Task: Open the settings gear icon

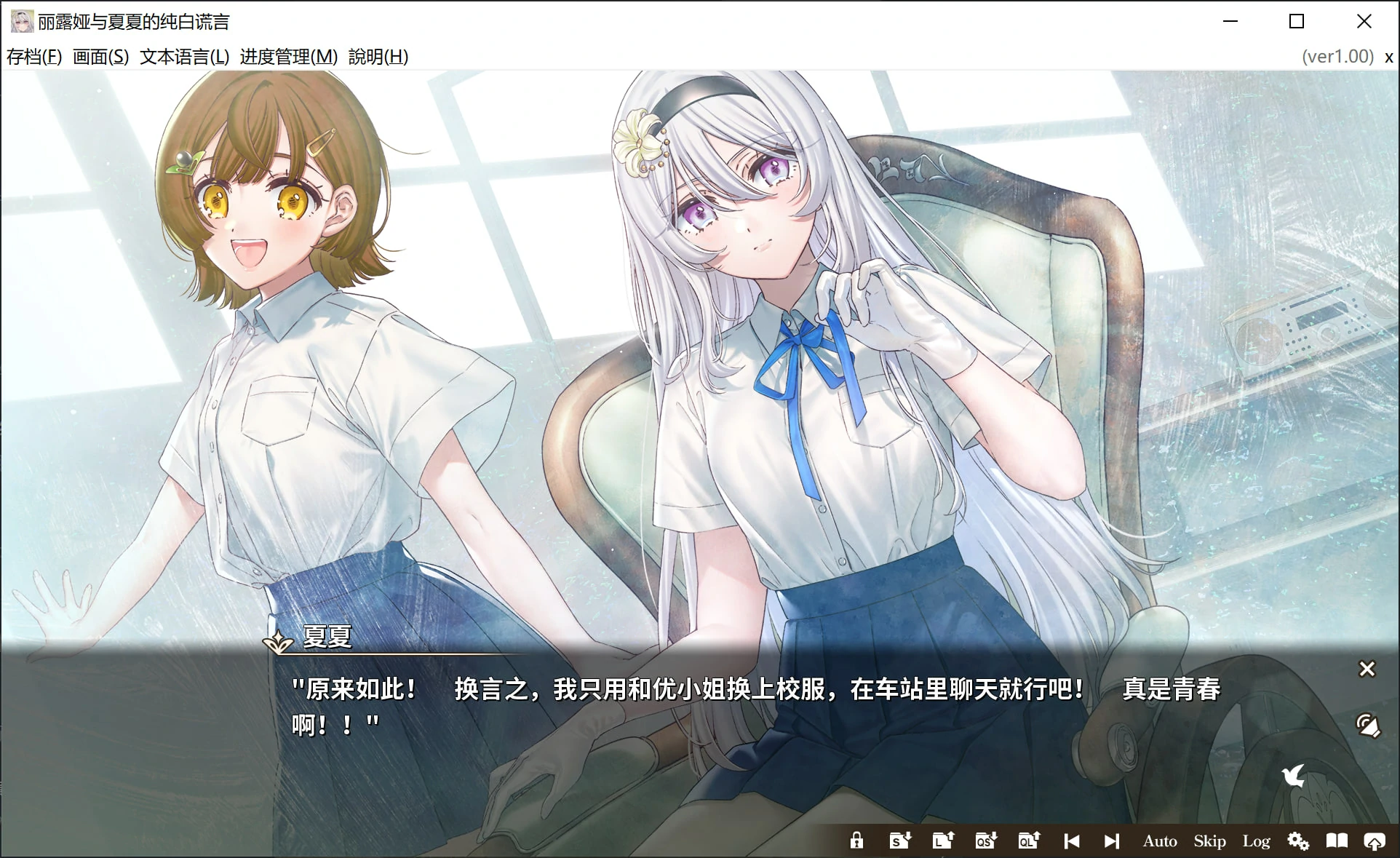Action: (1298, 841)
